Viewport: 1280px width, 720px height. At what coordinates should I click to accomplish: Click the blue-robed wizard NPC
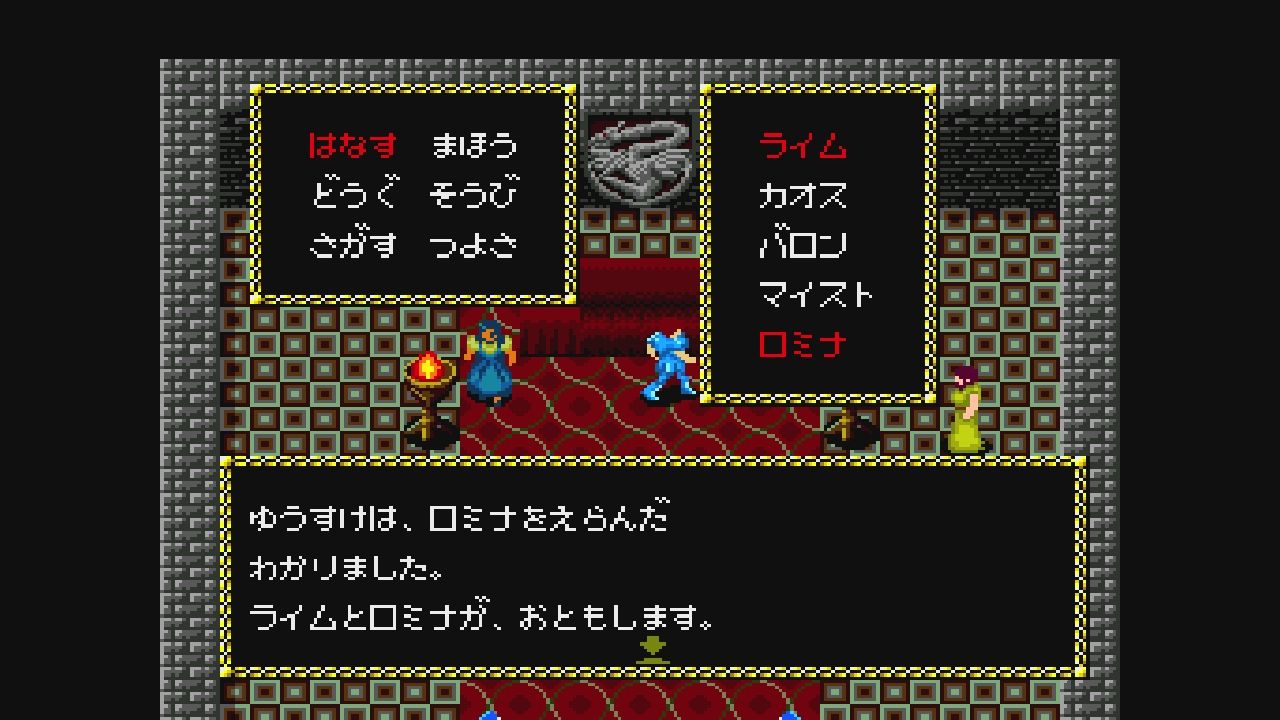coord(490,365)
